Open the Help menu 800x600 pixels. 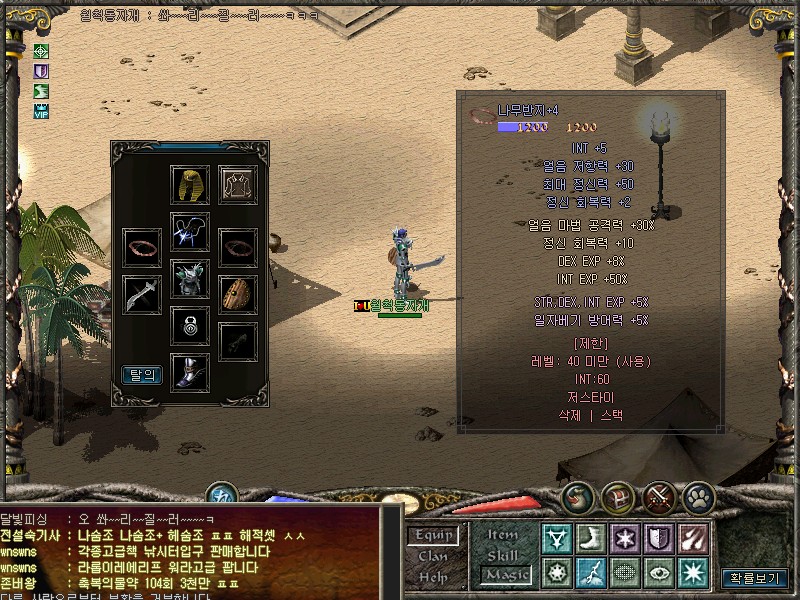(x=433, y=576)
